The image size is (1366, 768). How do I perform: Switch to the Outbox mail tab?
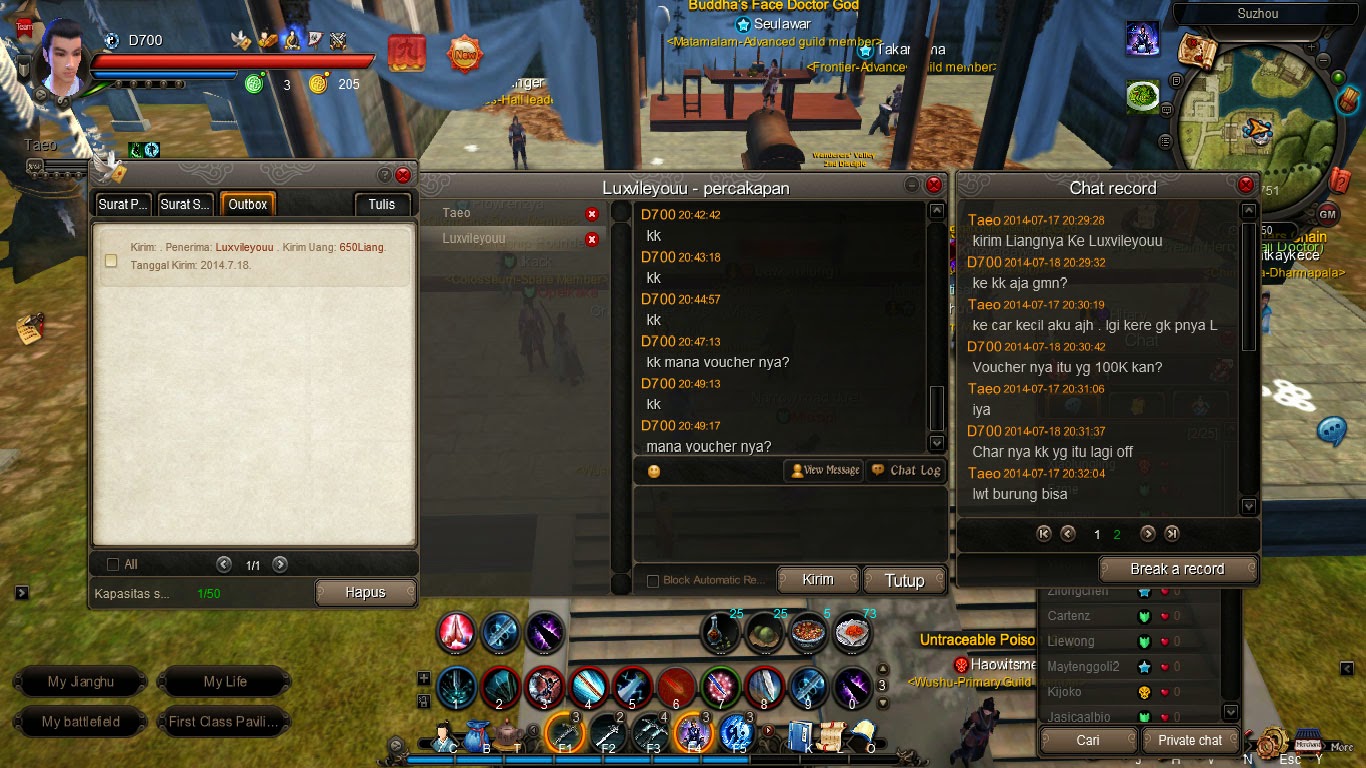click(247, 204)
